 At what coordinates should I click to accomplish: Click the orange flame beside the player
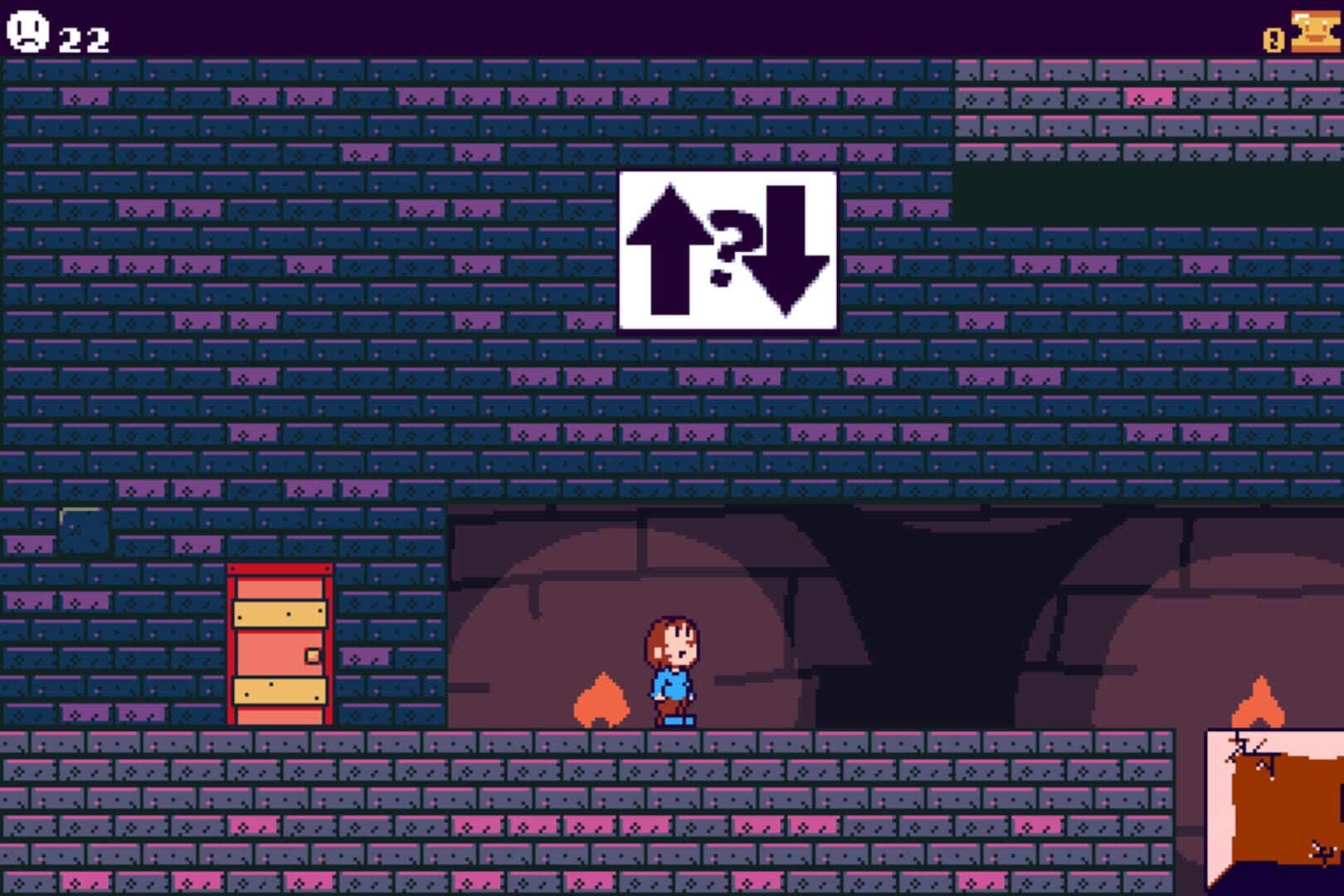(600, 697)
